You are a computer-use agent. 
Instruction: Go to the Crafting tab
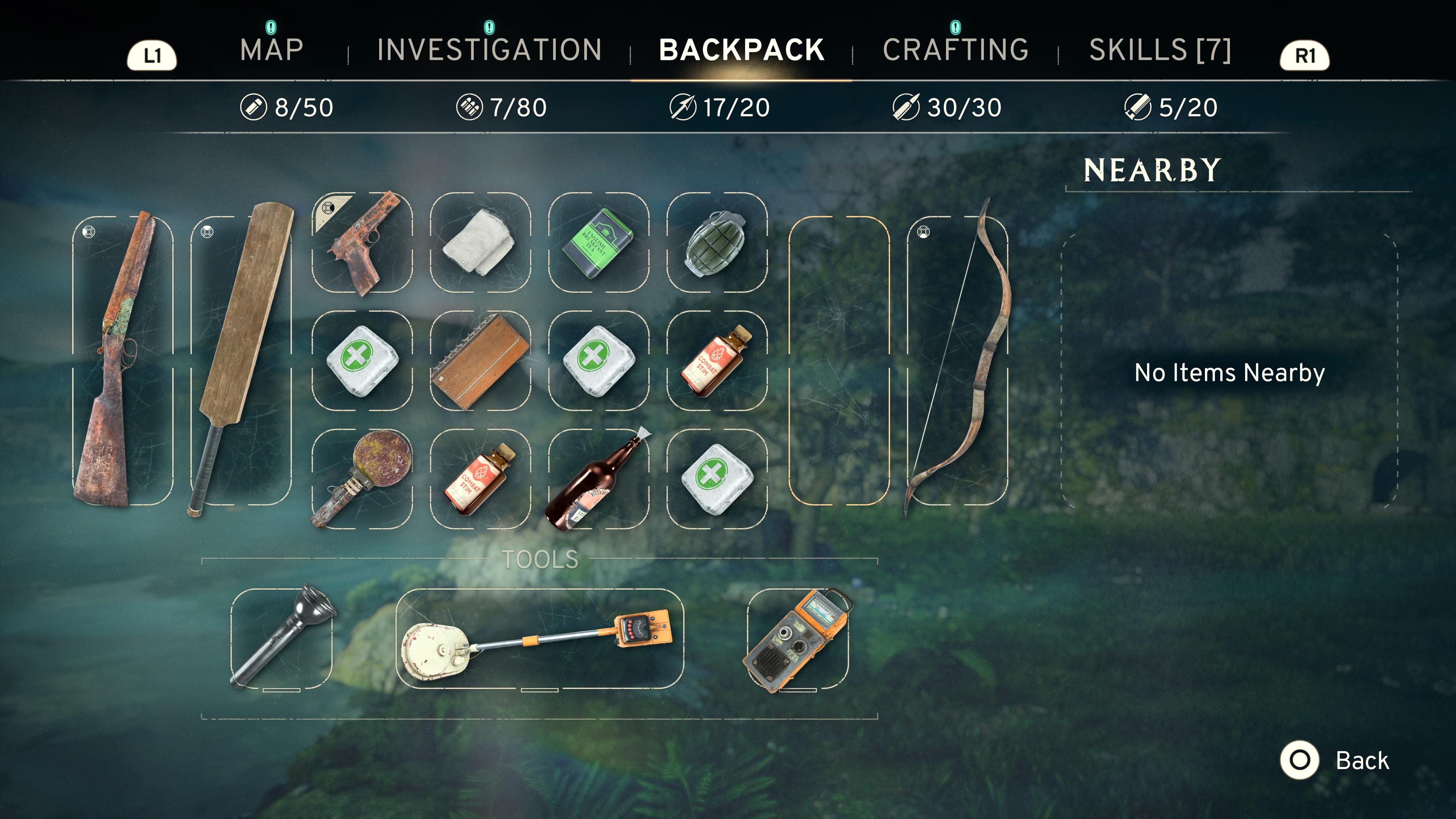(955, 50)
